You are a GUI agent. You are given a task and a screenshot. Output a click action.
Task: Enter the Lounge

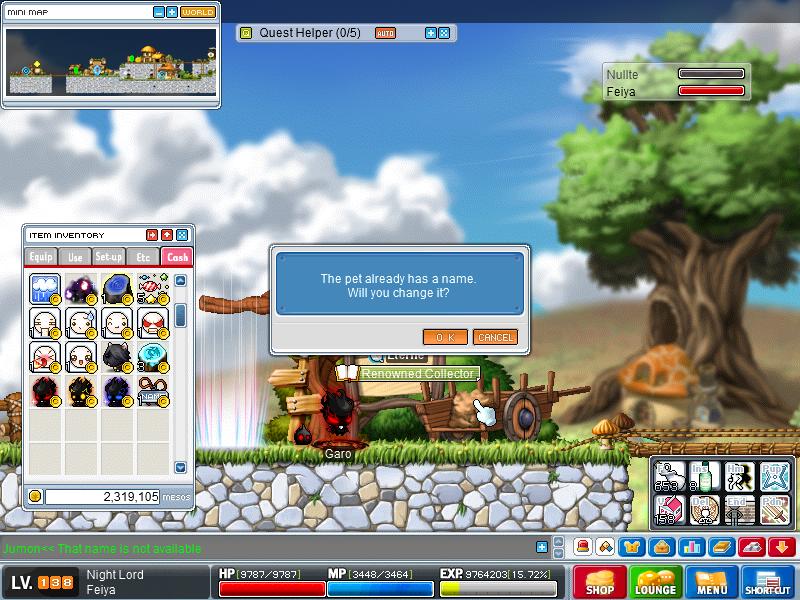(x=655, y=583)
